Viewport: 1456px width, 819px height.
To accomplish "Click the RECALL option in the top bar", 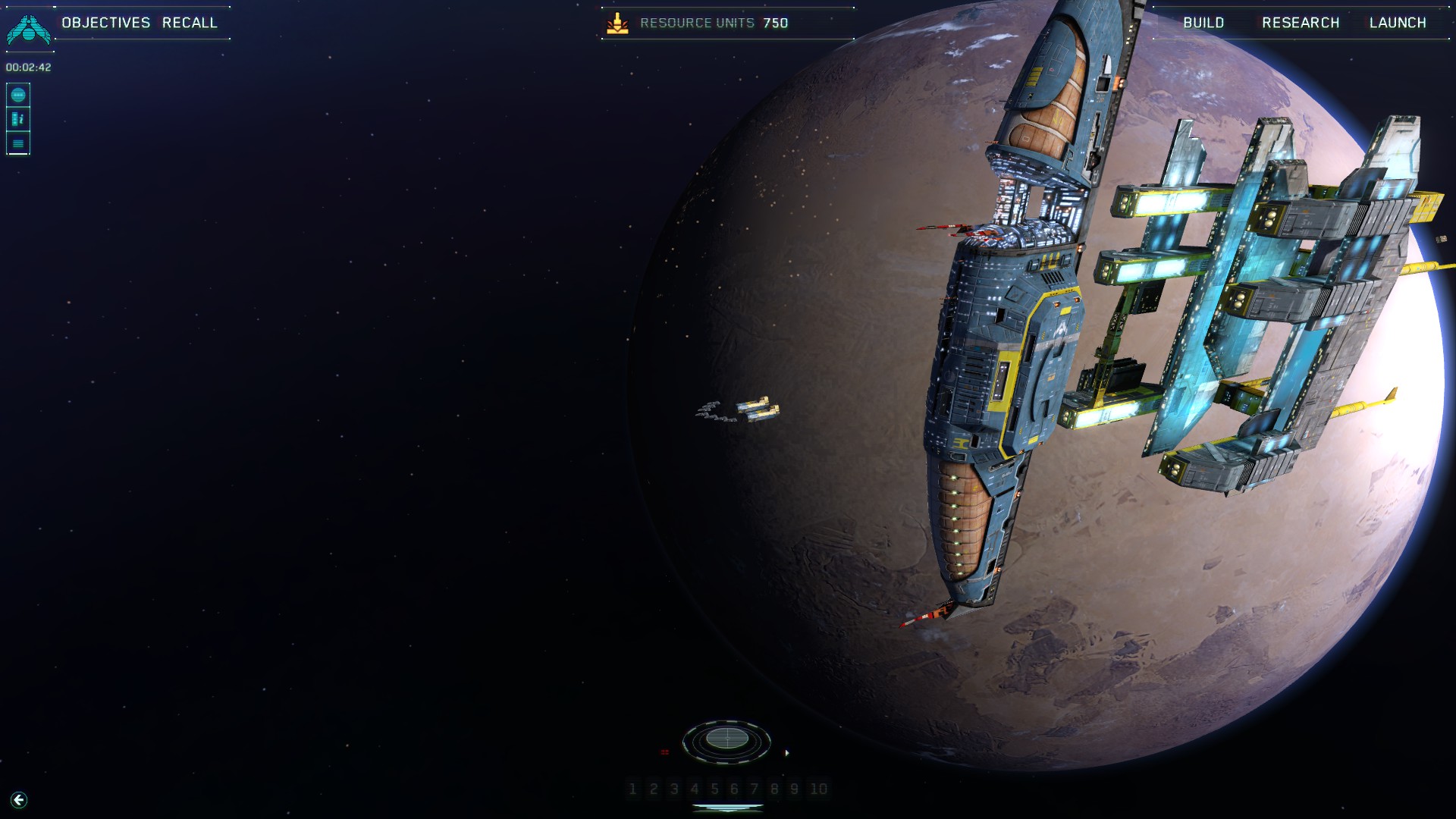I will tap(190, 23).
